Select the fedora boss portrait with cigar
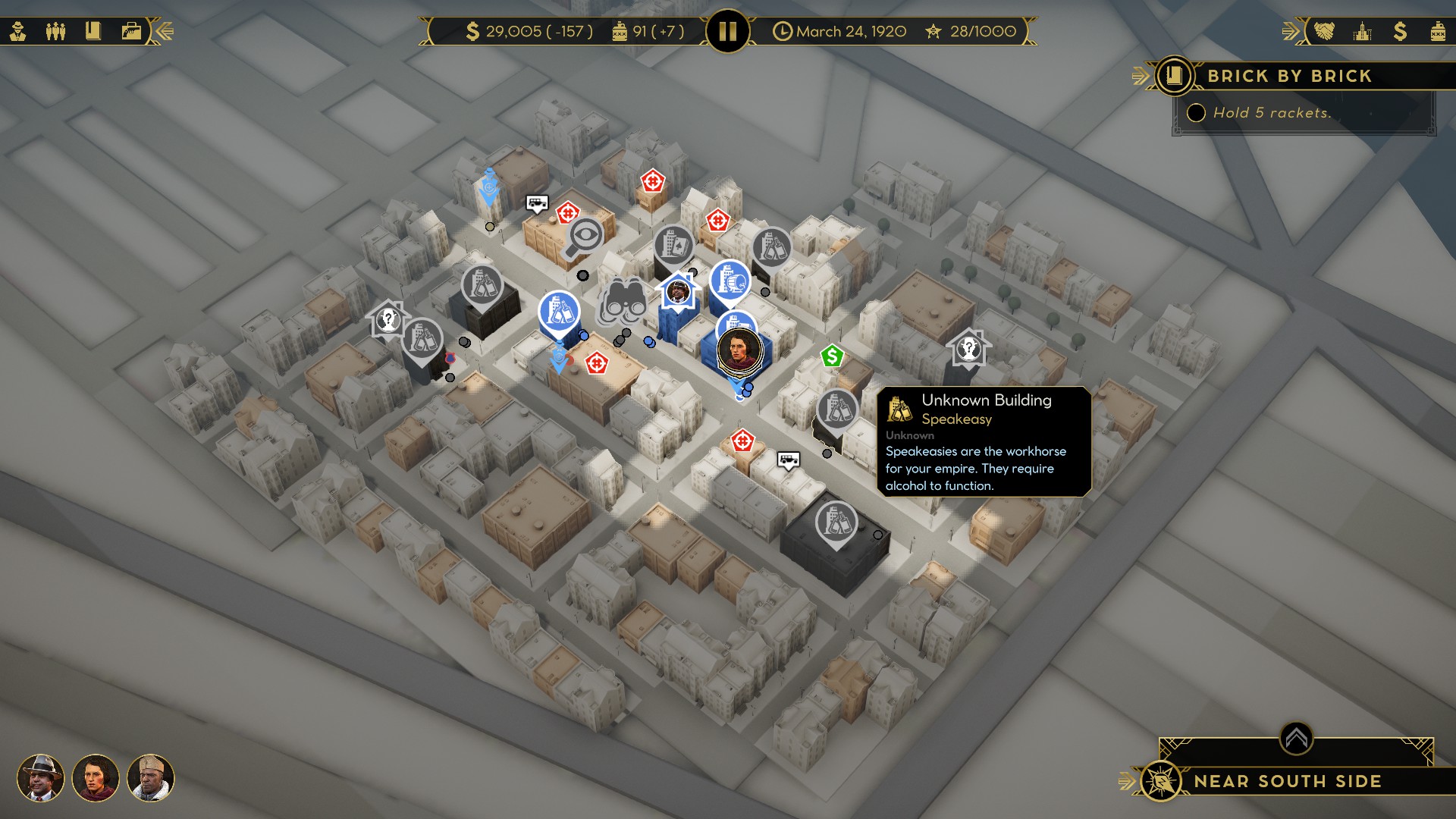This screenshot has height=819, width=1456. tap(40, 778)
